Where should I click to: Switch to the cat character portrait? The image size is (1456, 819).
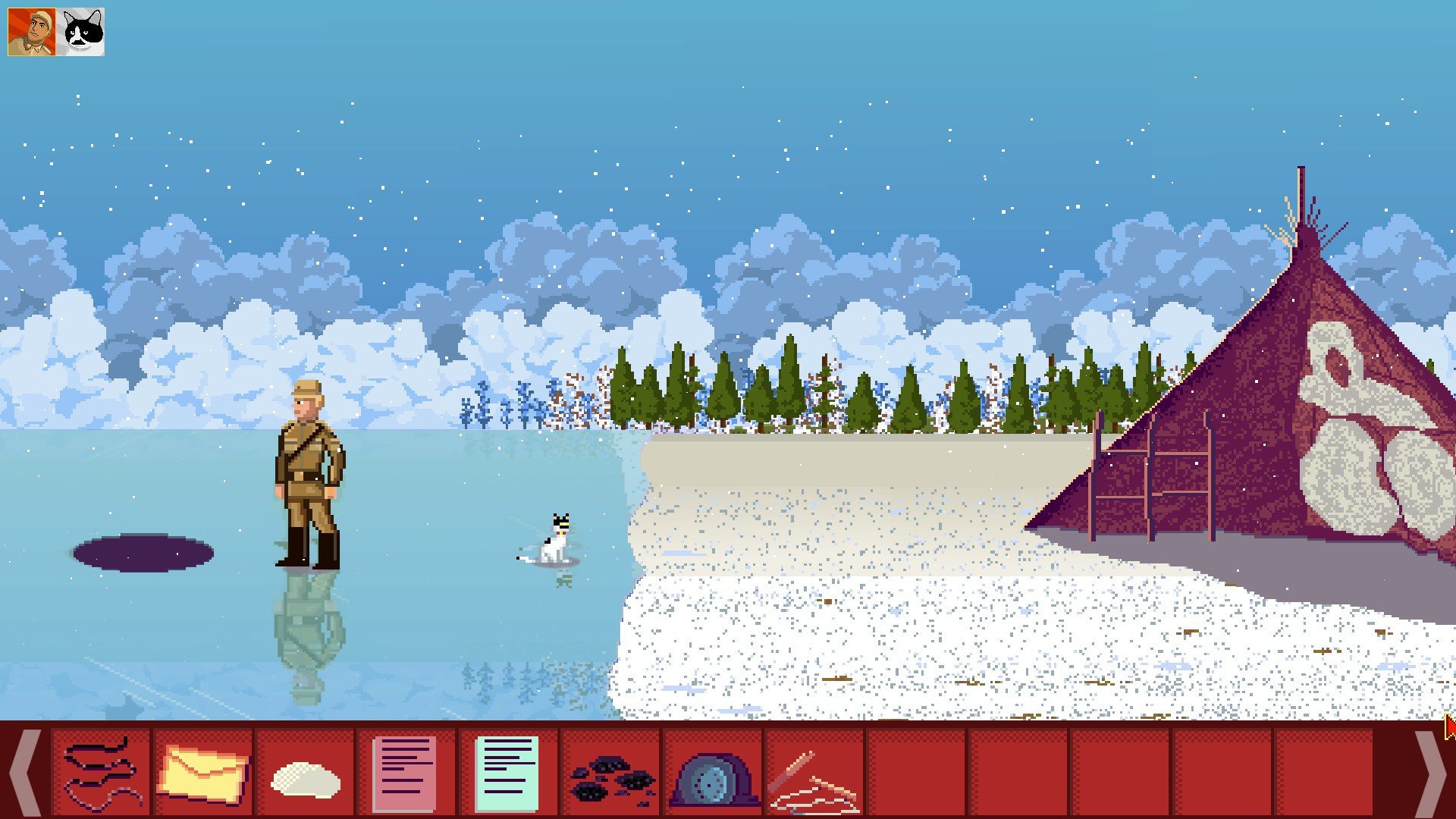80,32
